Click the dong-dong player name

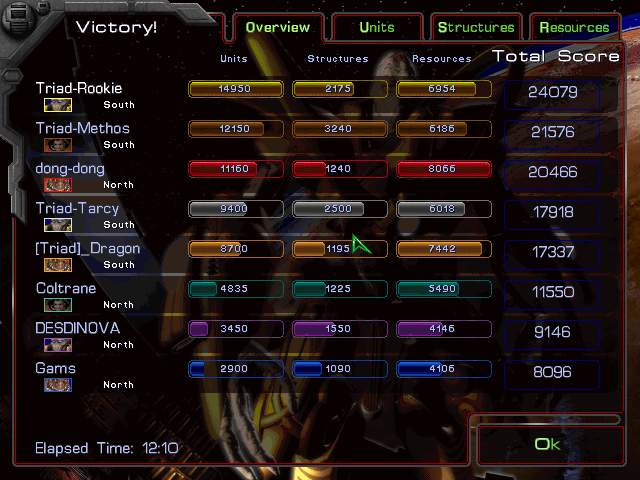(70, 169)
